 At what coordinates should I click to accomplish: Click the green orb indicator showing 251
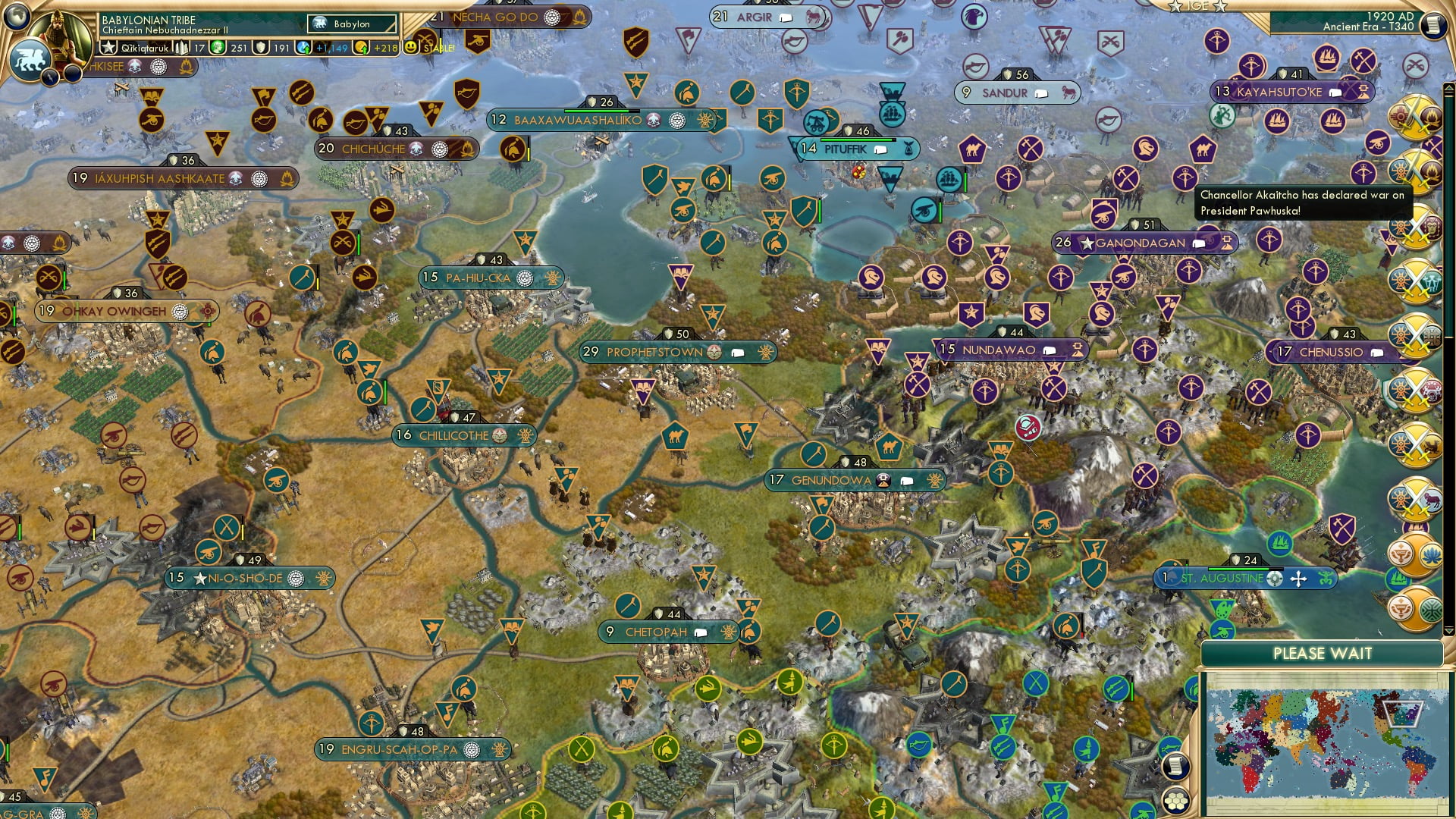(218, 47)
